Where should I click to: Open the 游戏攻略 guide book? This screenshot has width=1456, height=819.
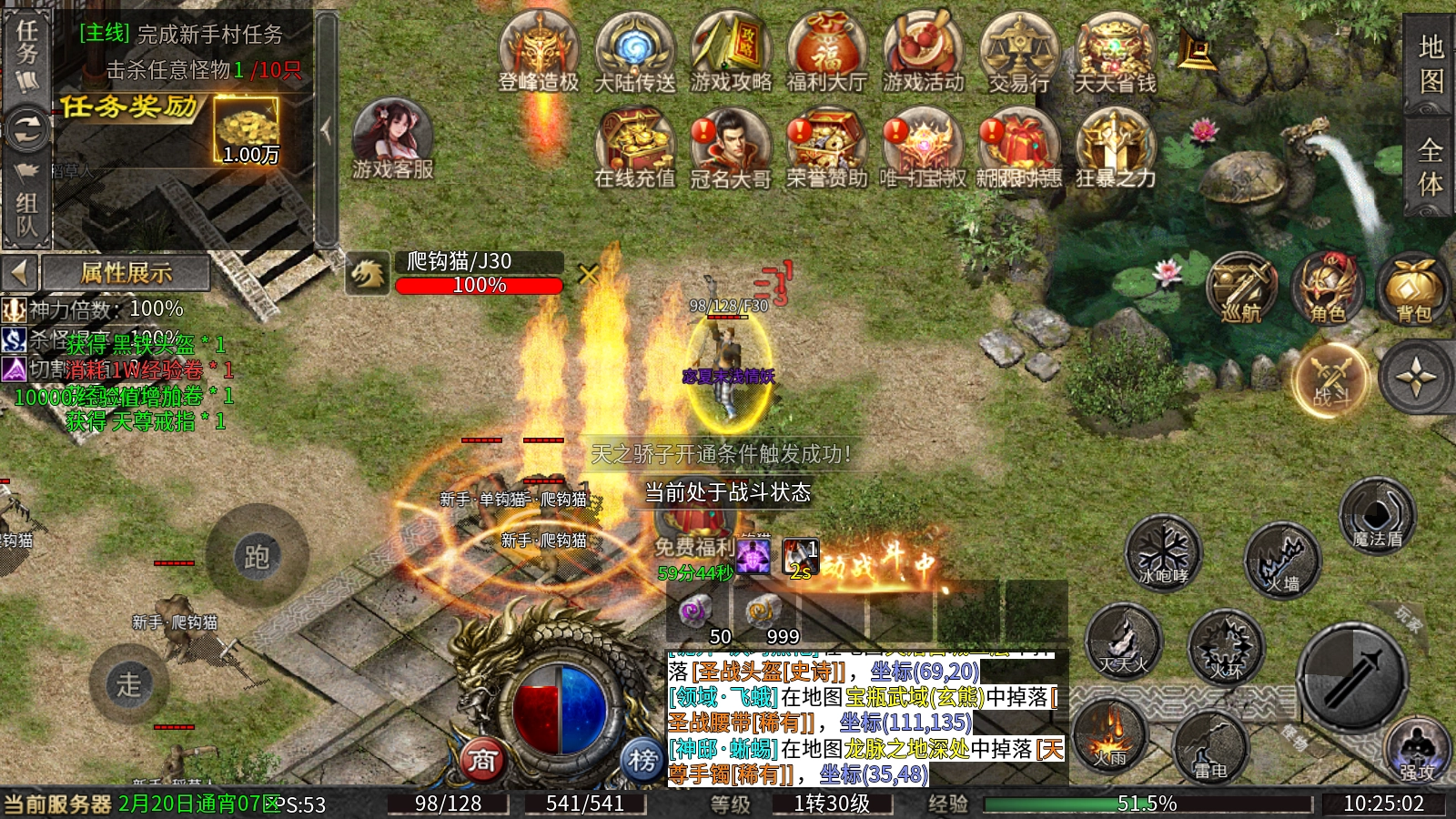731,50
